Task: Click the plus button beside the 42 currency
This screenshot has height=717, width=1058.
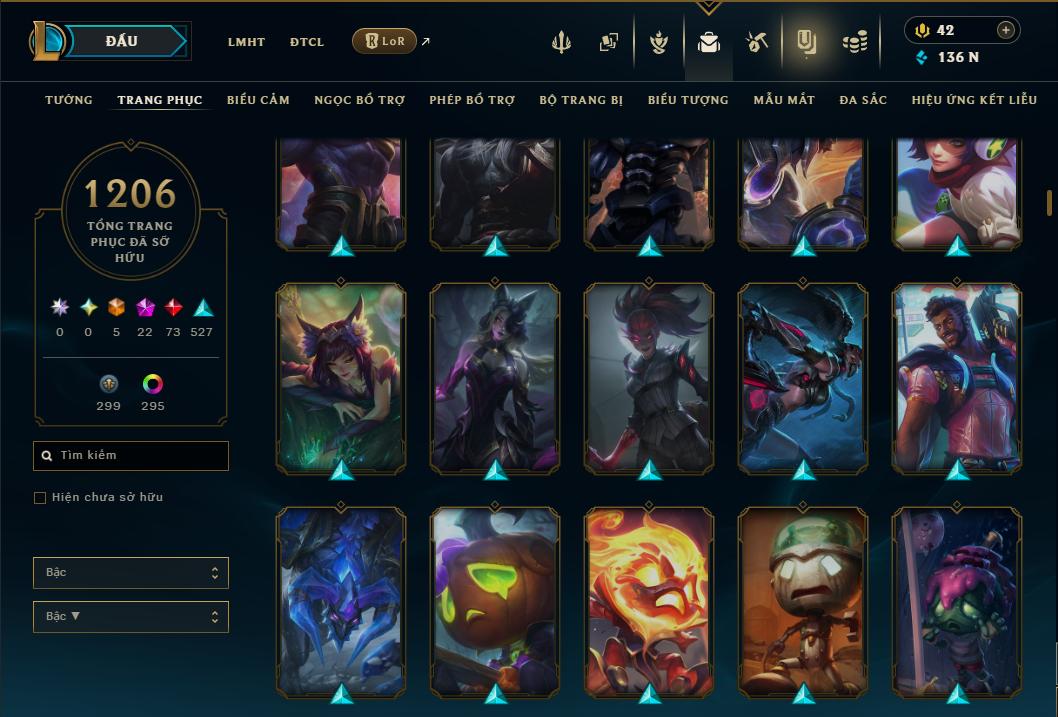Action: (1005, 30)
